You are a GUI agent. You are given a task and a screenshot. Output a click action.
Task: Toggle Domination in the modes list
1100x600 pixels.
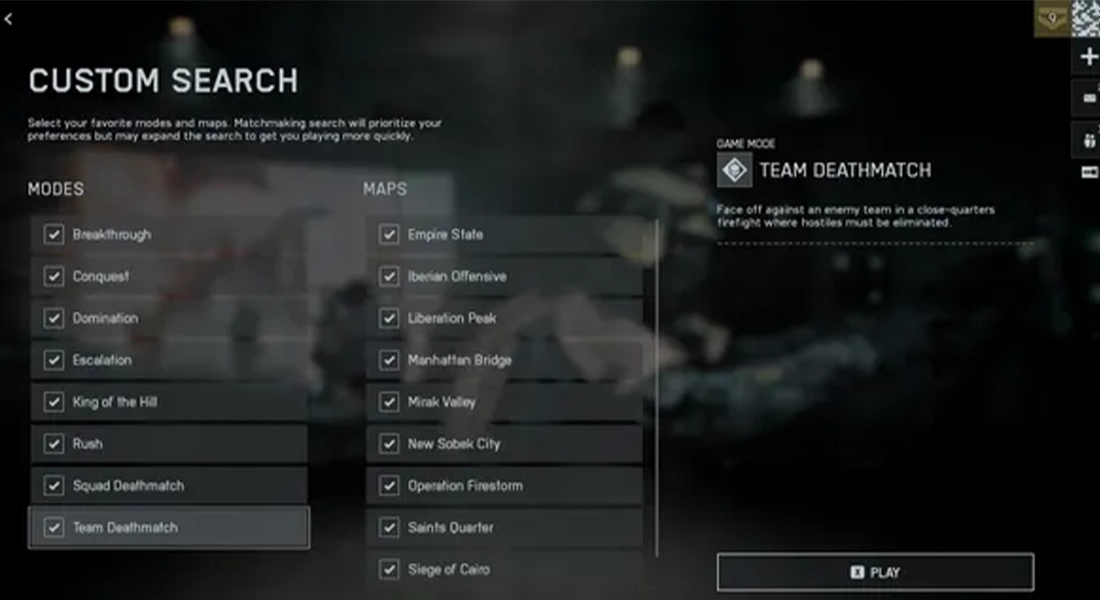click(x=54, y=319)
